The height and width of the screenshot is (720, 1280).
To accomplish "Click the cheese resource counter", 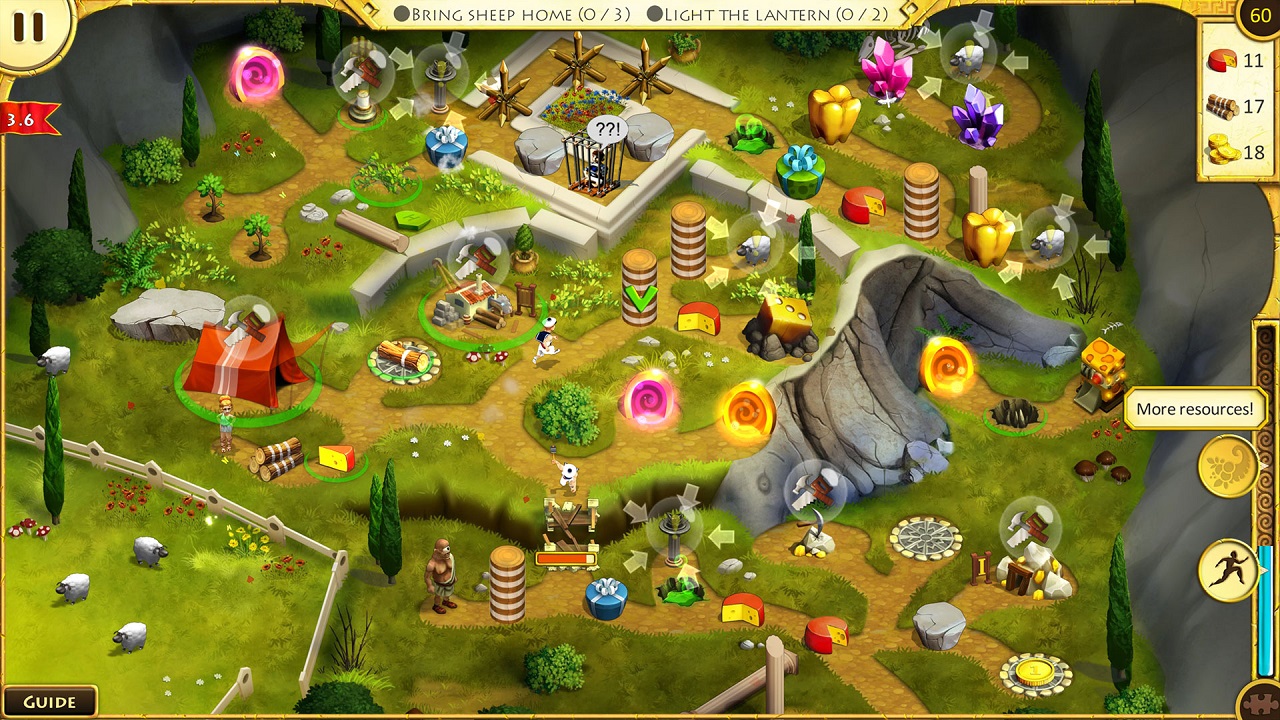I will pyautogui.click(x=1222, y=57).
